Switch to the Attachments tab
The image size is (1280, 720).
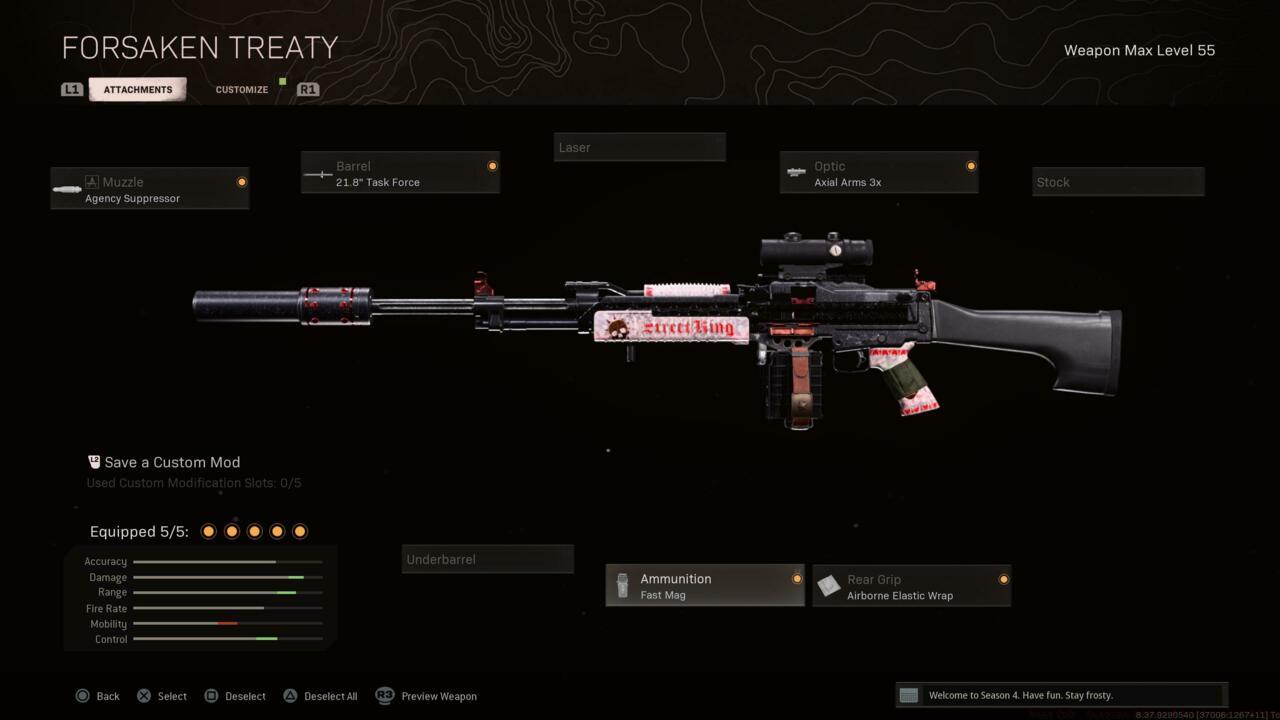click(138, 90)
